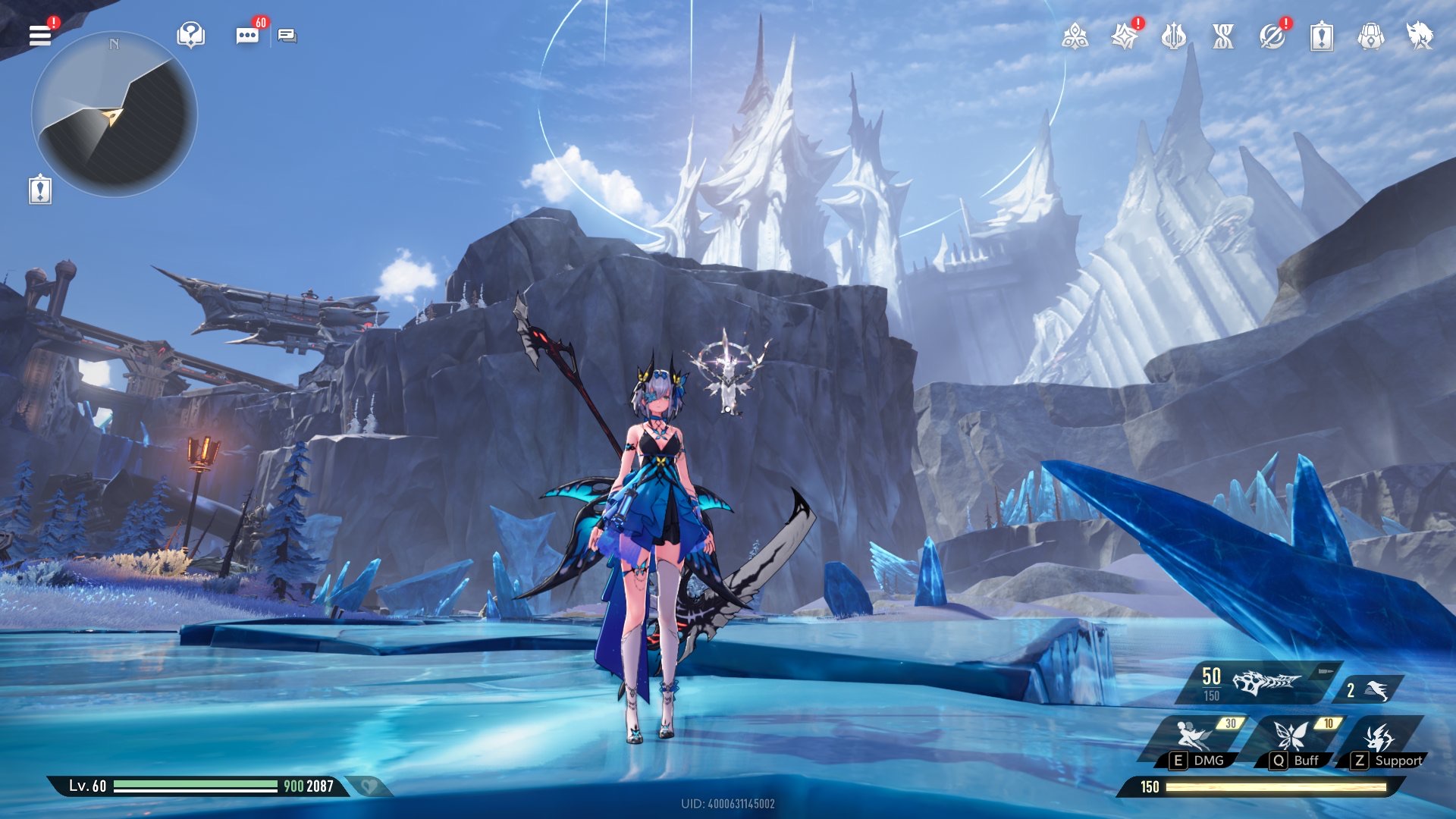Open the sword crest icon

coord(1173,36)
